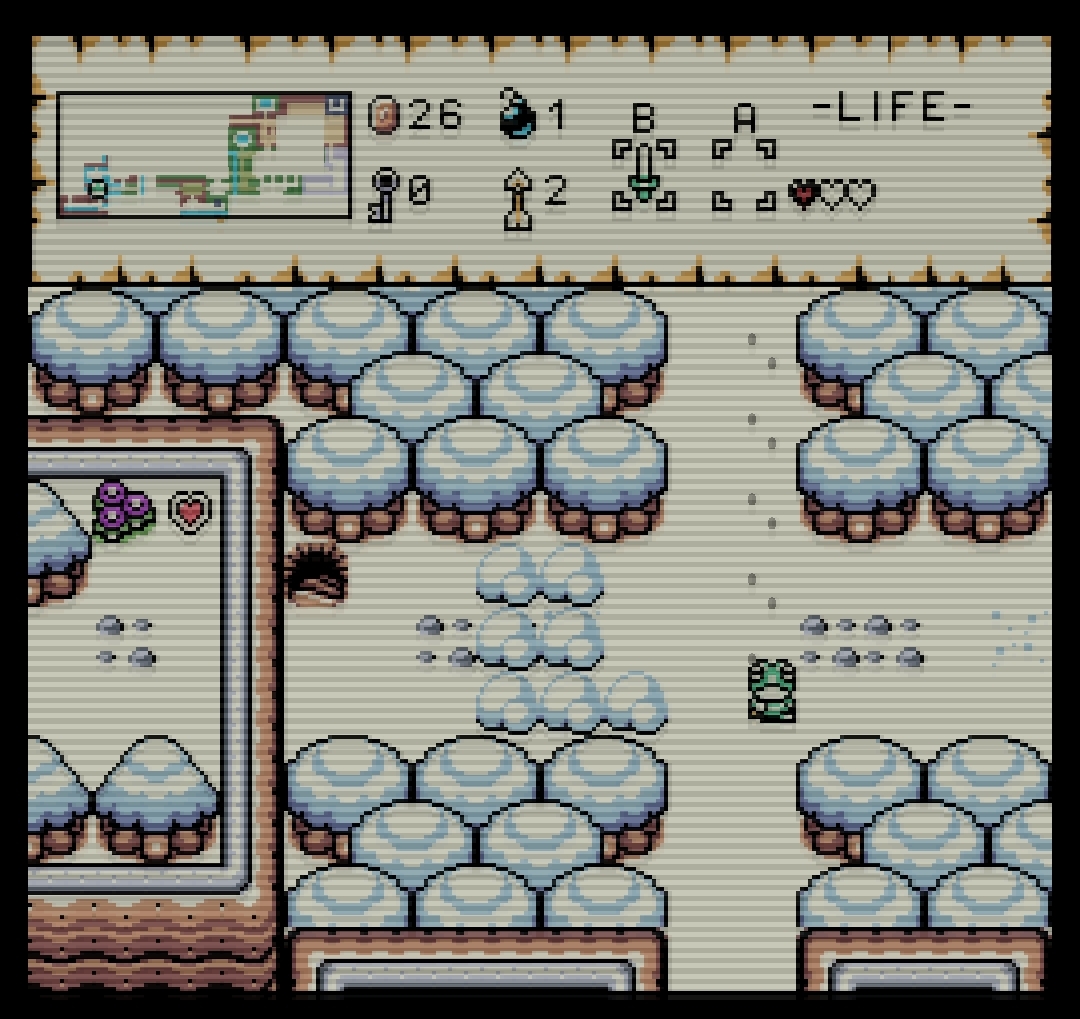Select the B slot sword item
Image resolution: width=1080 pixels, height=1019 pixels.
coord(644,174)
